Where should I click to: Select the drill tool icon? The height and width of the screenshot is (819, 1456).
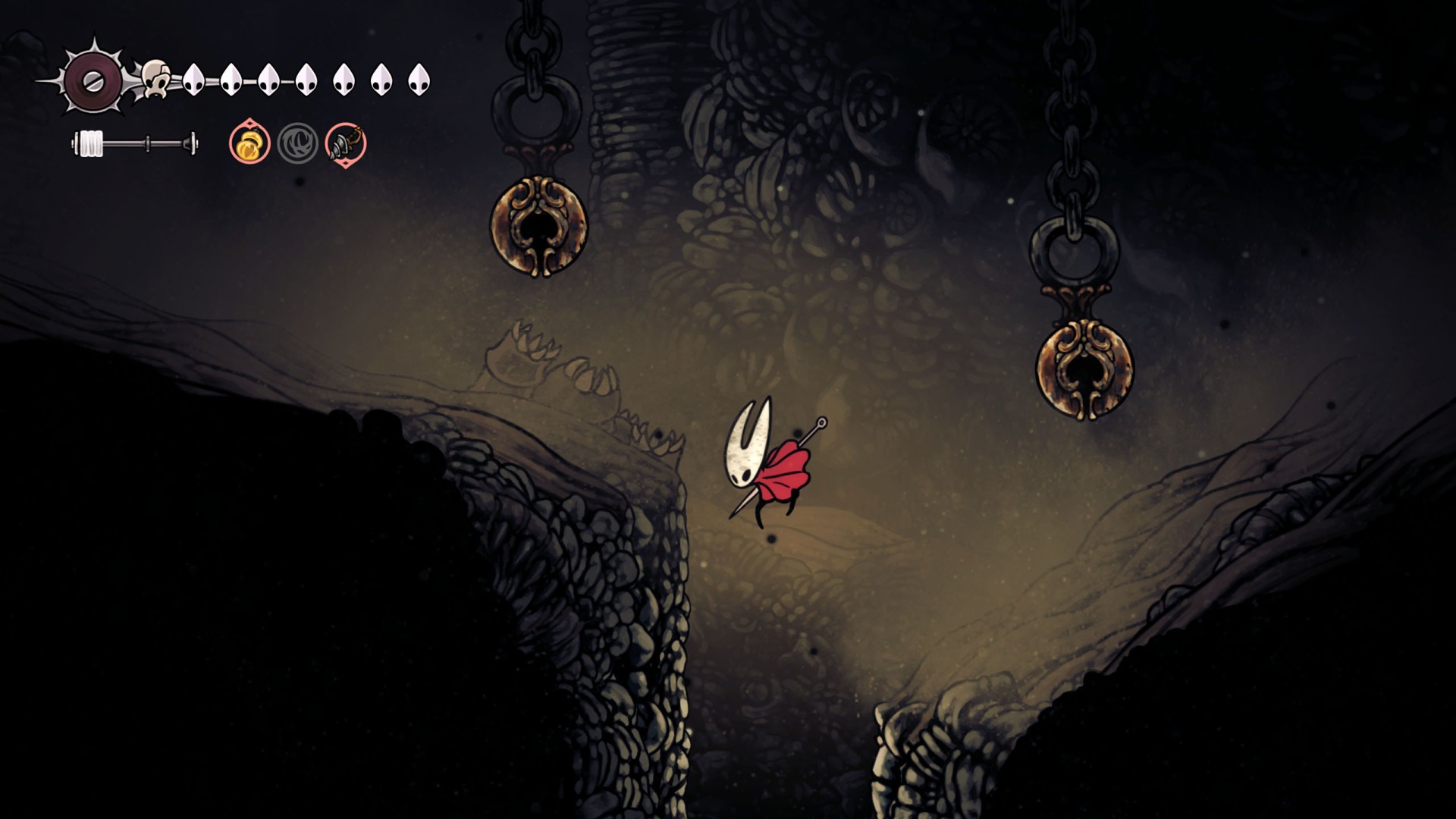346,143
